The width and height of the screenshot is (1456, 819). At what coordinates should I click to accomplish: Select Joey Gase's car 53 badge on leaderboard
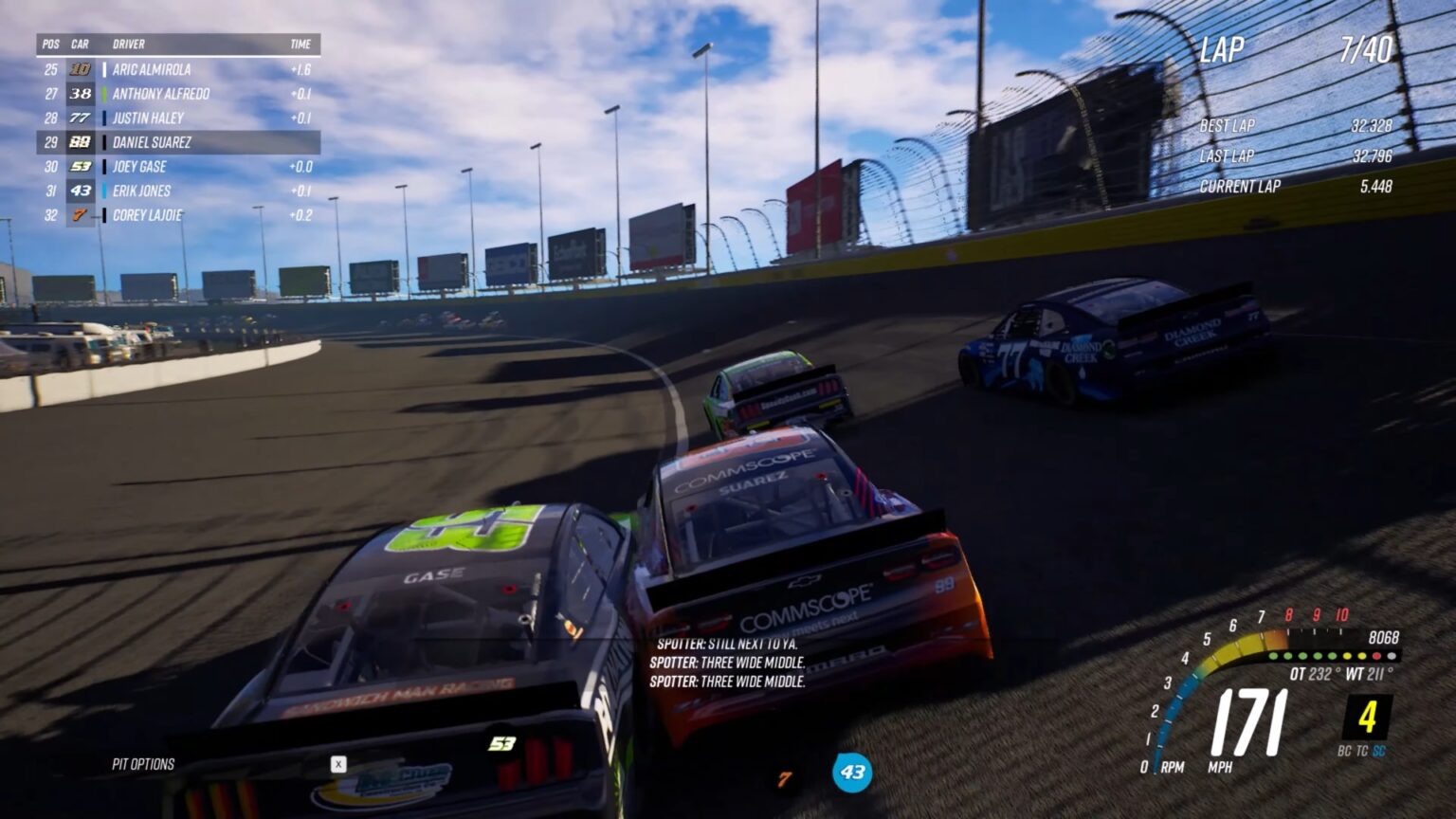pos(81,166)
